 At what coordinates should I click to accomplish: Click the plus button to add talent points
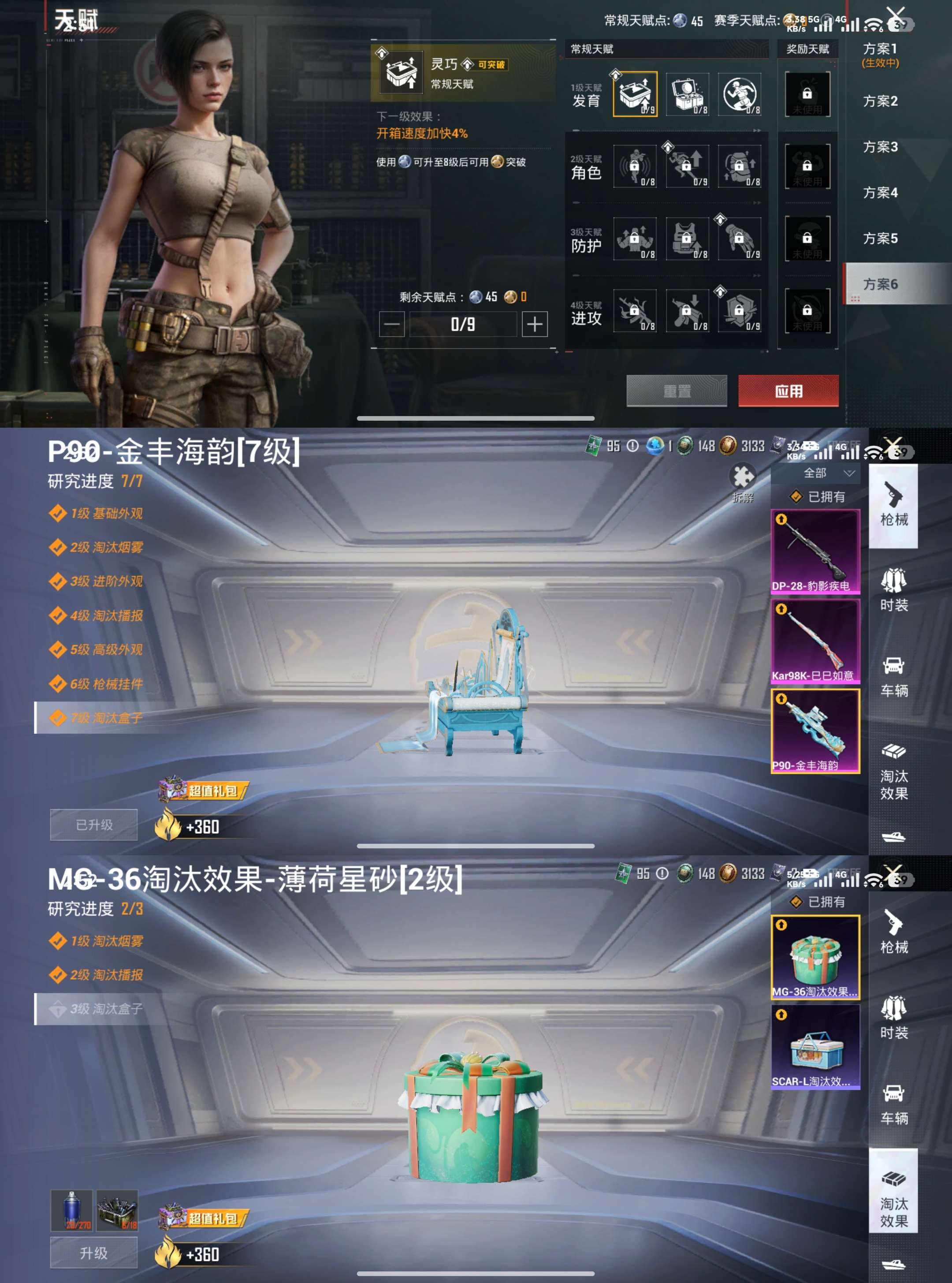point(535,324)
